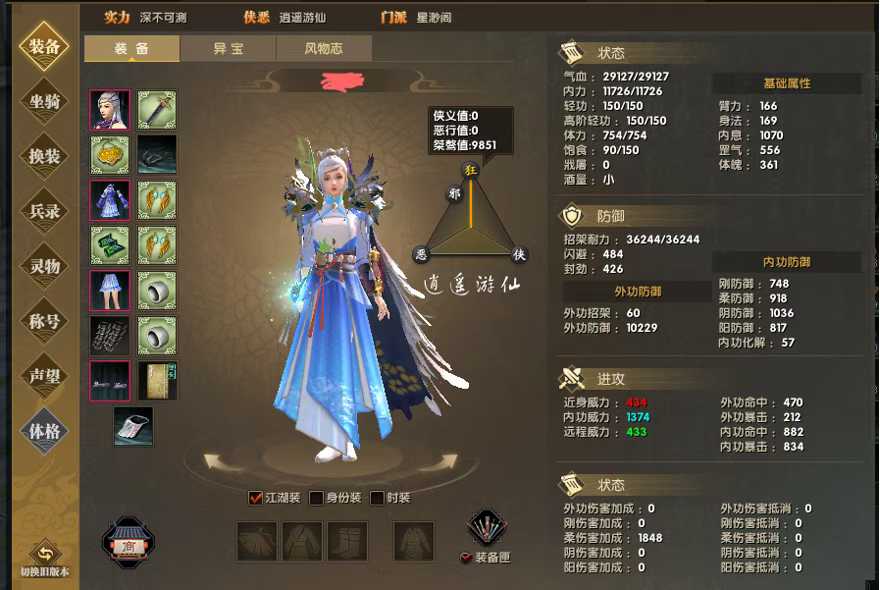Switch to the 异宝 tab
The height and width of the screenshot is (590, 880).
point(228,48)
